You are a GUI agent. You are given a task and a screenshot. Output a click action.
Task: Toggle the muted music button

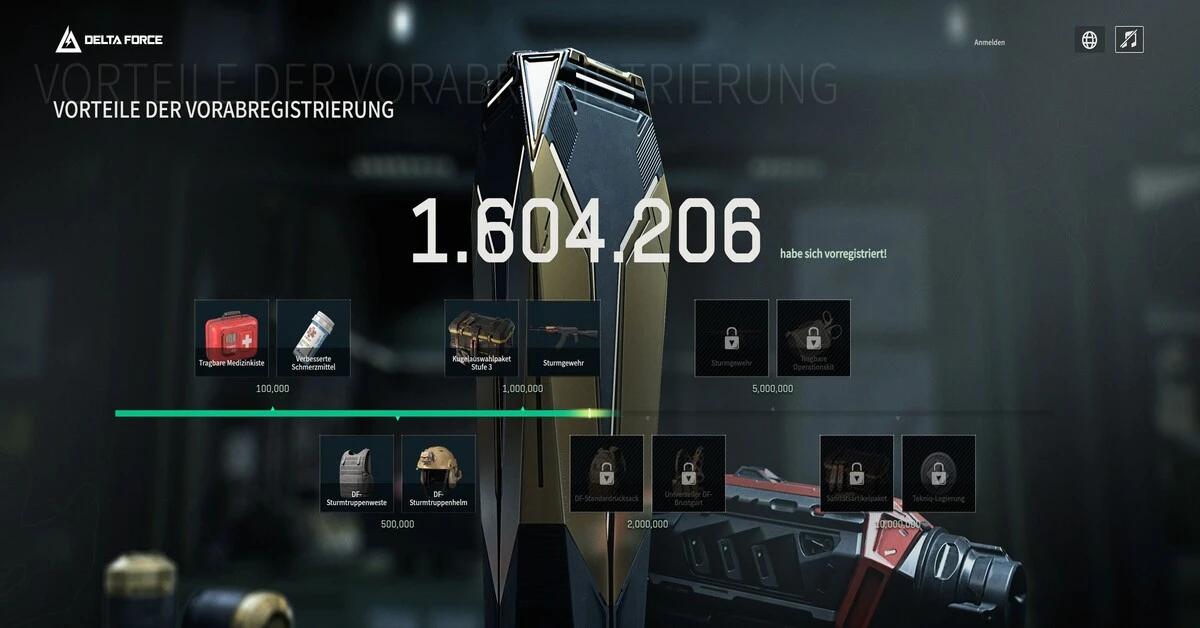[1129, 40]
